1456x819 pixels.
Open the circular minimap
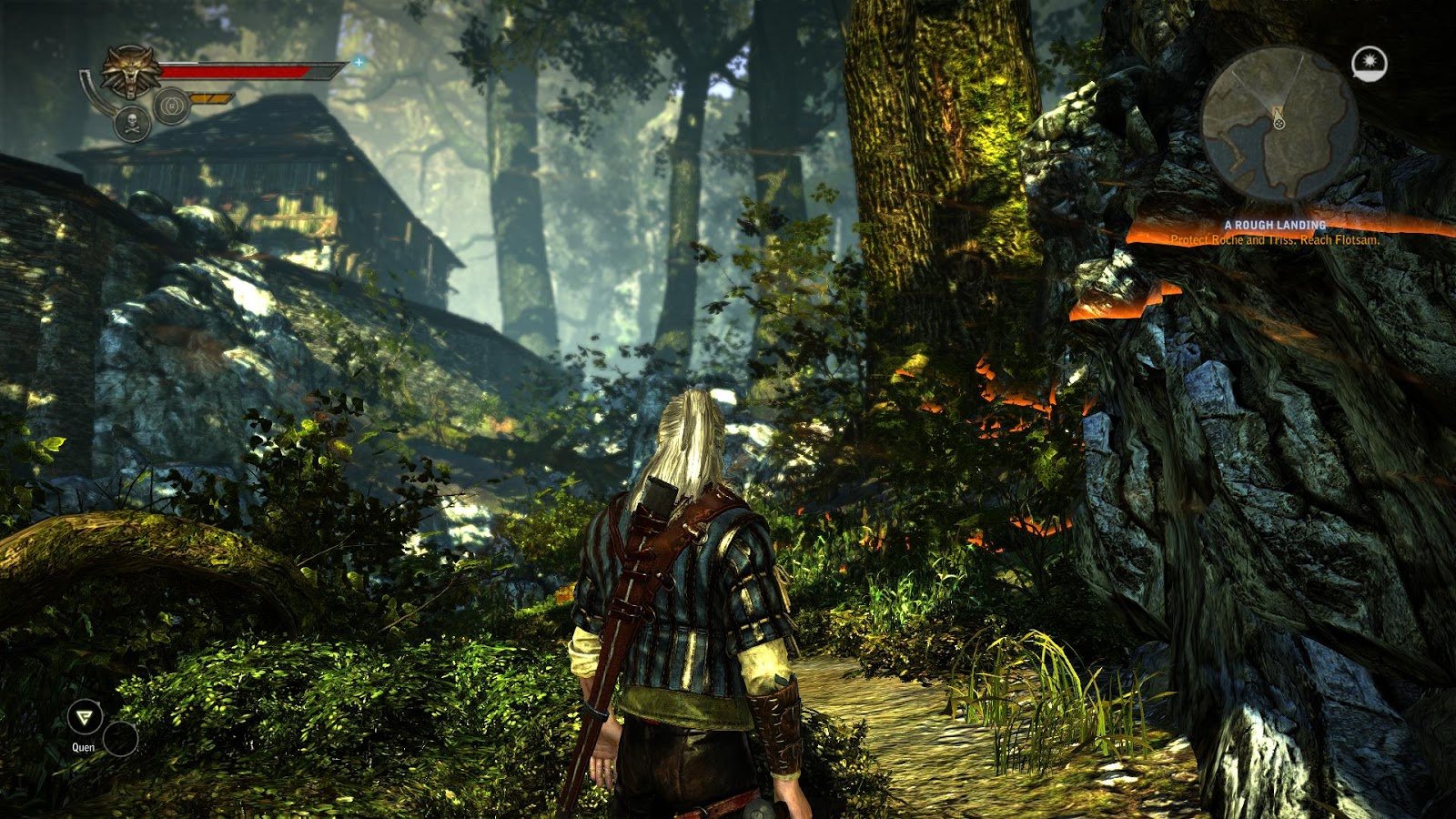point(1279,123)
